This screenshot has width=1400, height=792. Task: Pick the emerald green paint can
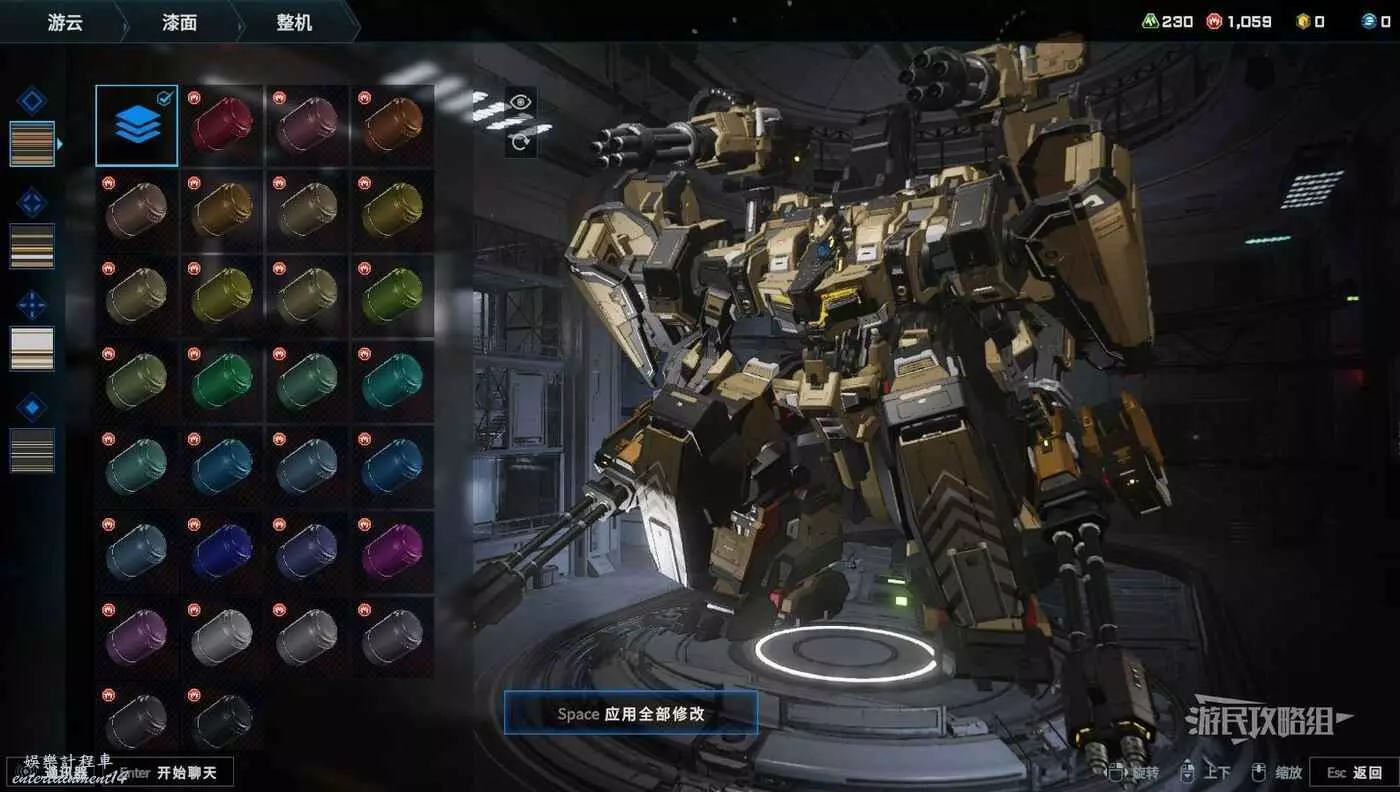point(222,381)
